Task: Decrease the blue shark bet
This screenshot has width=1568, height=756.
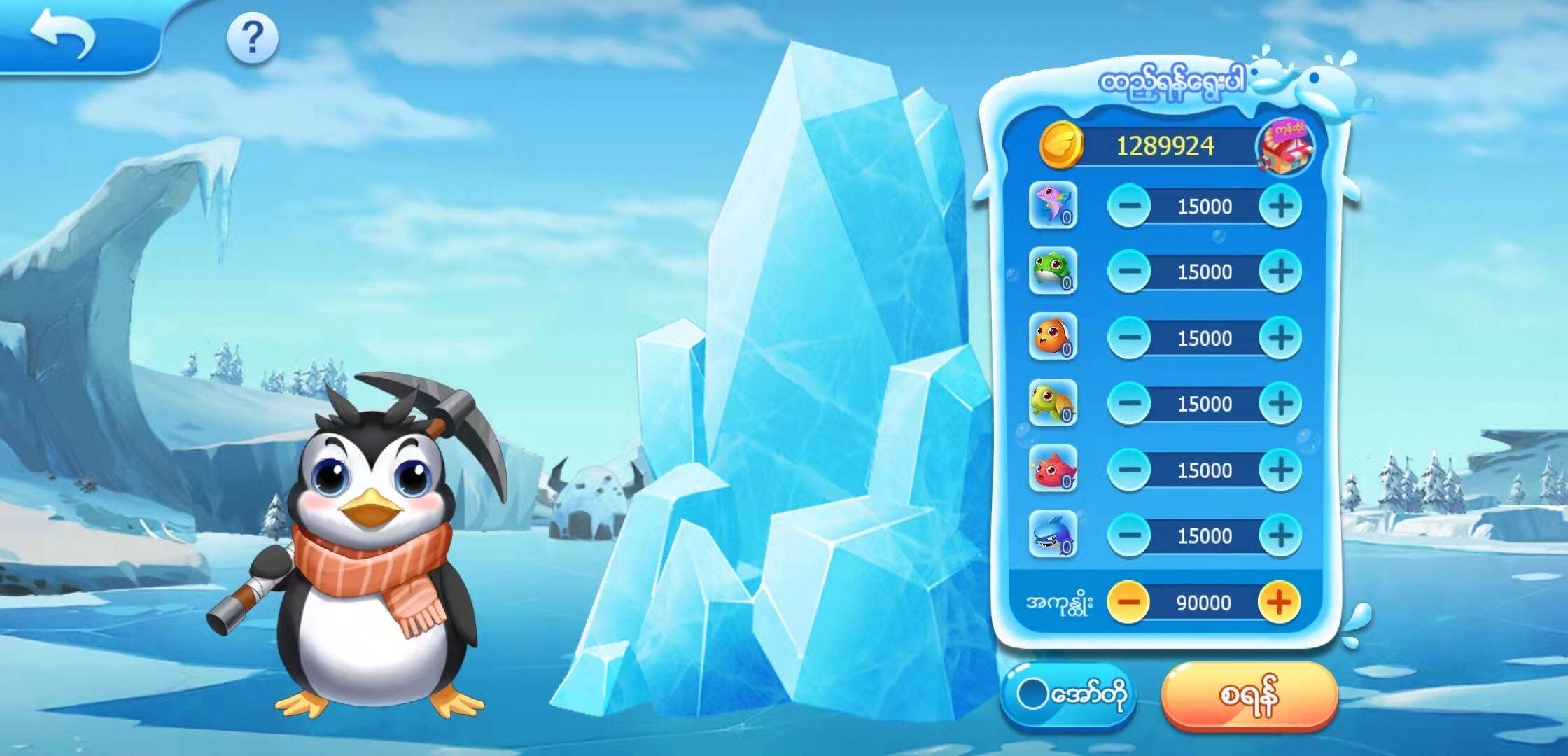Action: tap(1129, 535)
